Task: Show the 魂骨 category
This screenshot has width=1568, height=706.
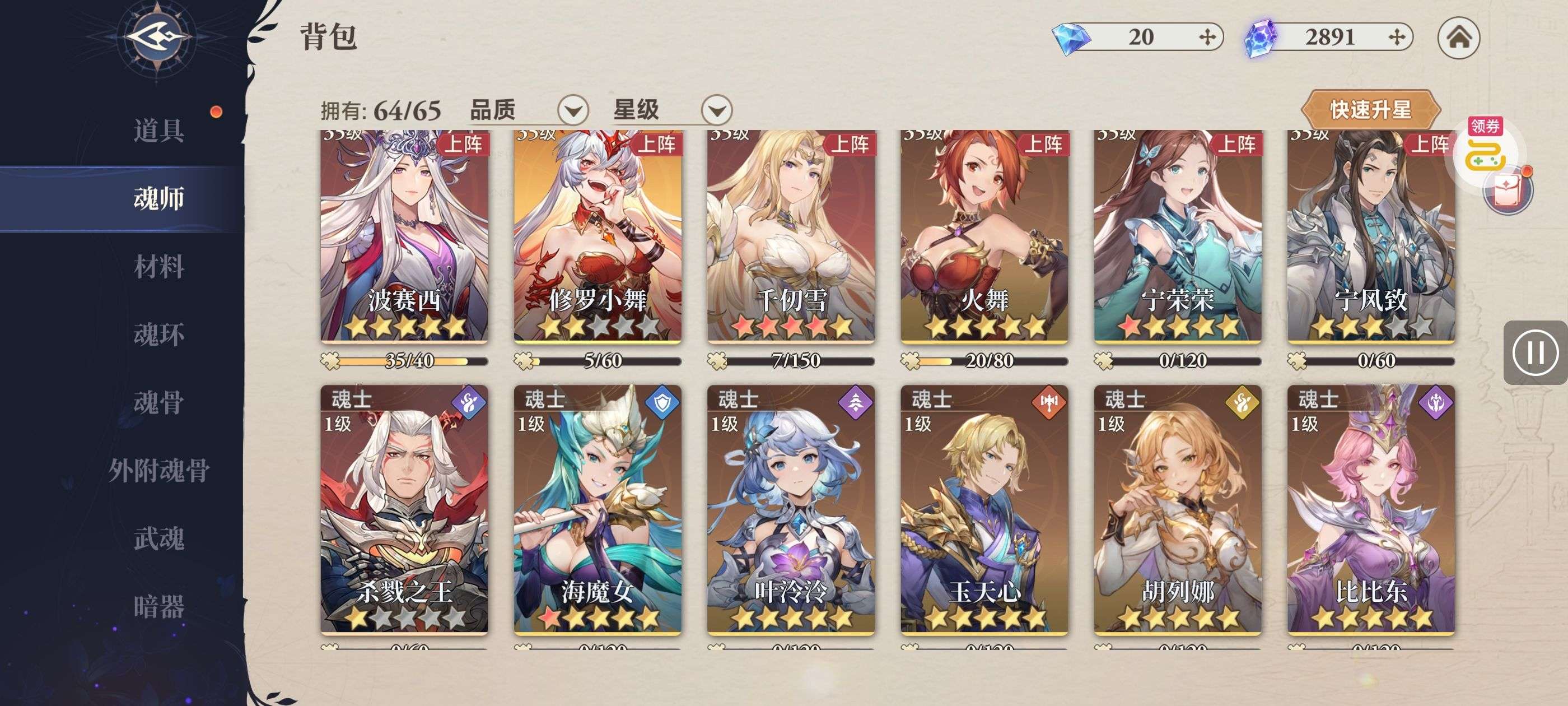Action: click(x=158, y=403)
